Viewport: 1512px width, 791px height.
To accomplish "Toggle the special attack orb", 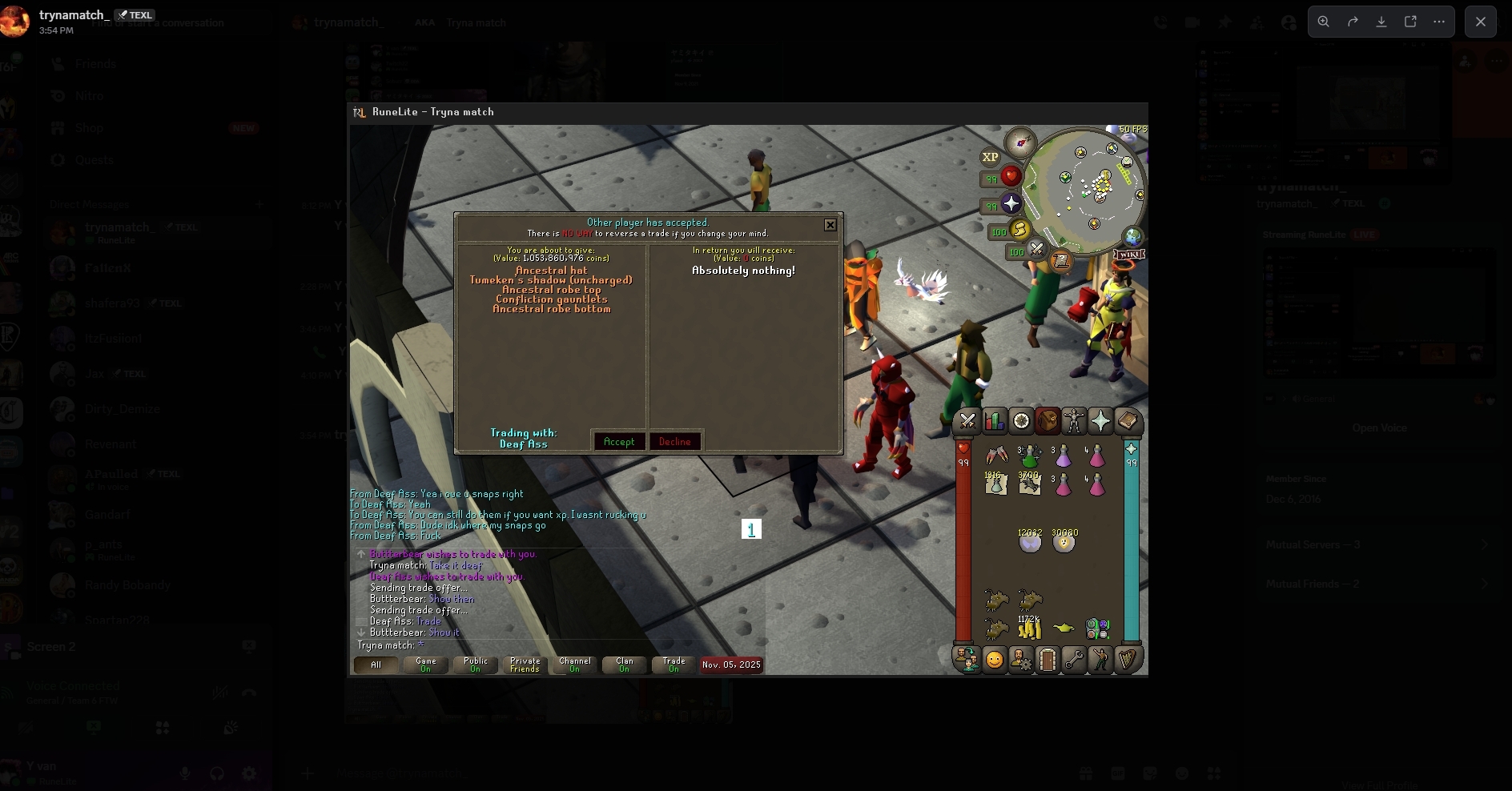I will tap(1036, 250).
